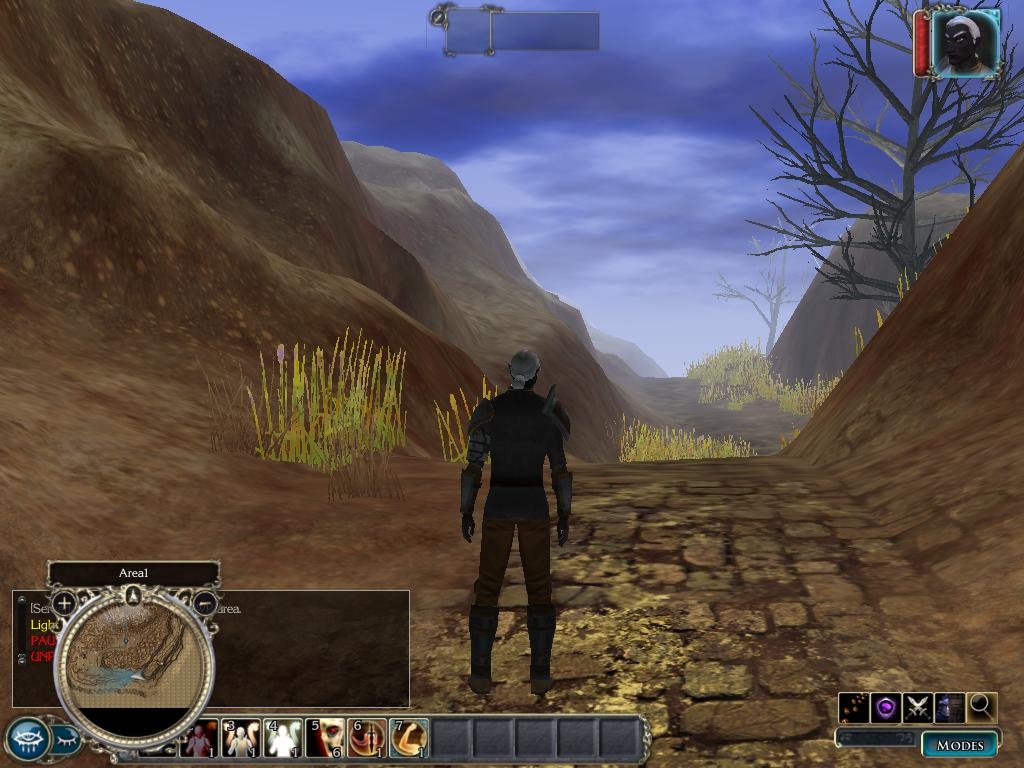Screen dimensions: 1024x768
Task: Click the empty target bar at top
Action: 522,31
